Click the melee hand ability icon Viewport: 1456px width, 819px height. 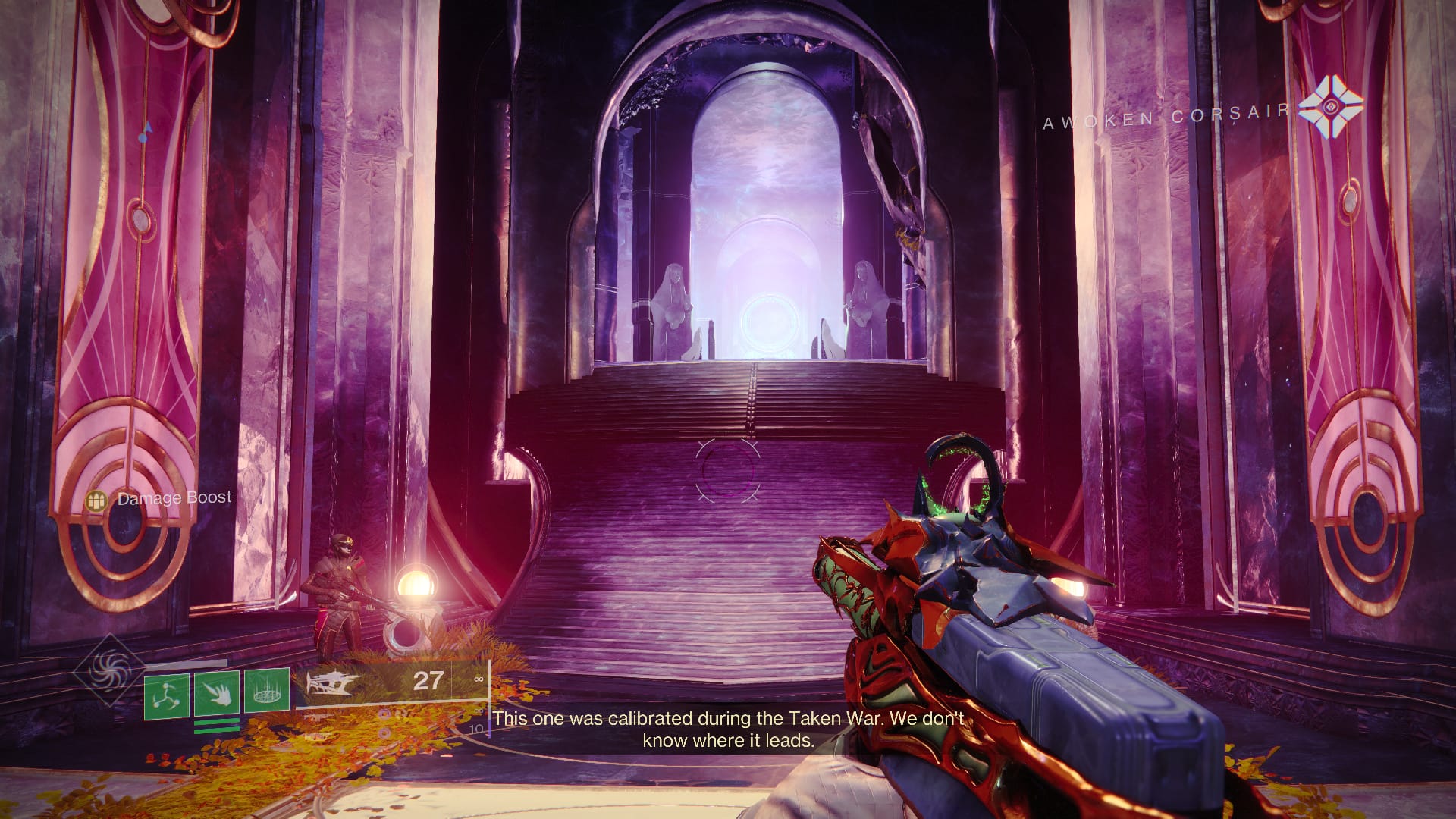click(x=218, y=694)
